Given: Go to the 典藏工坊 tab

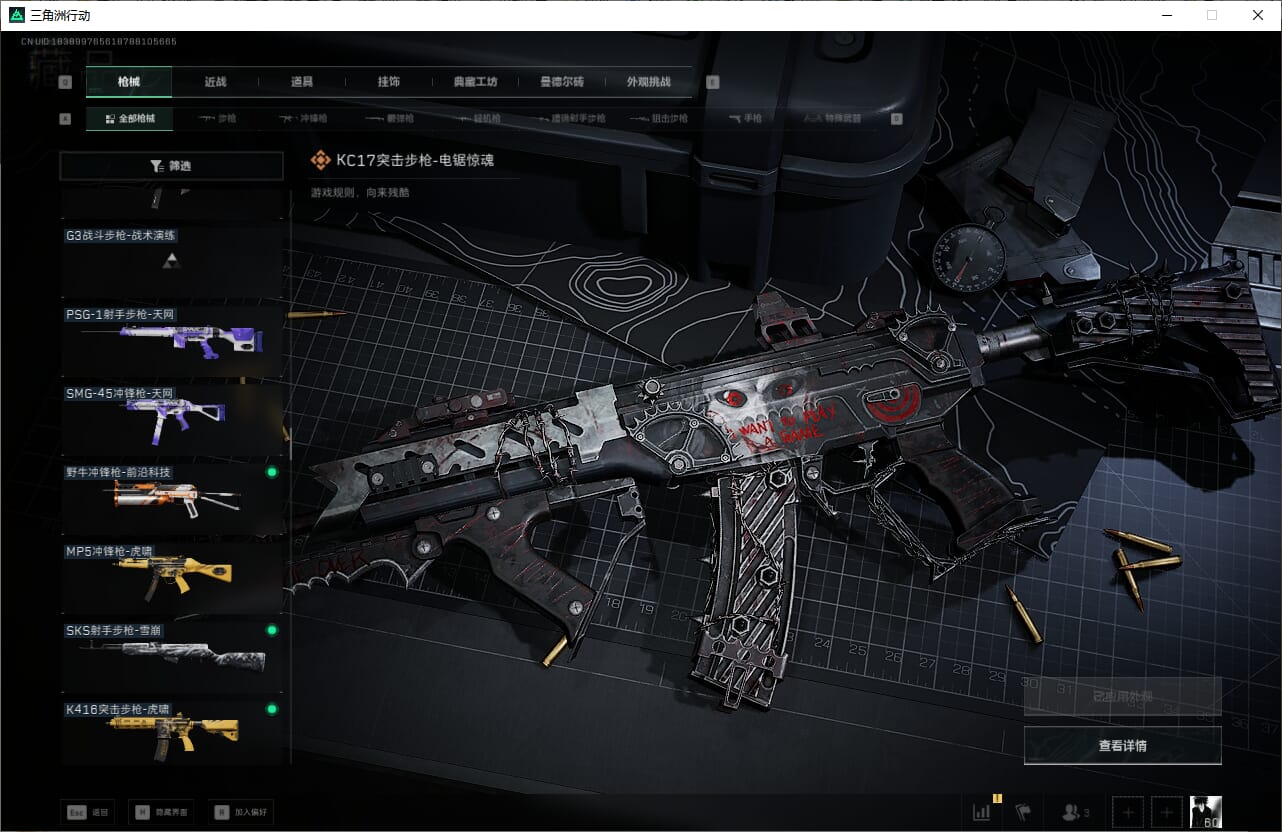Looking at the screenshot, I should click(x=474, y=82).
